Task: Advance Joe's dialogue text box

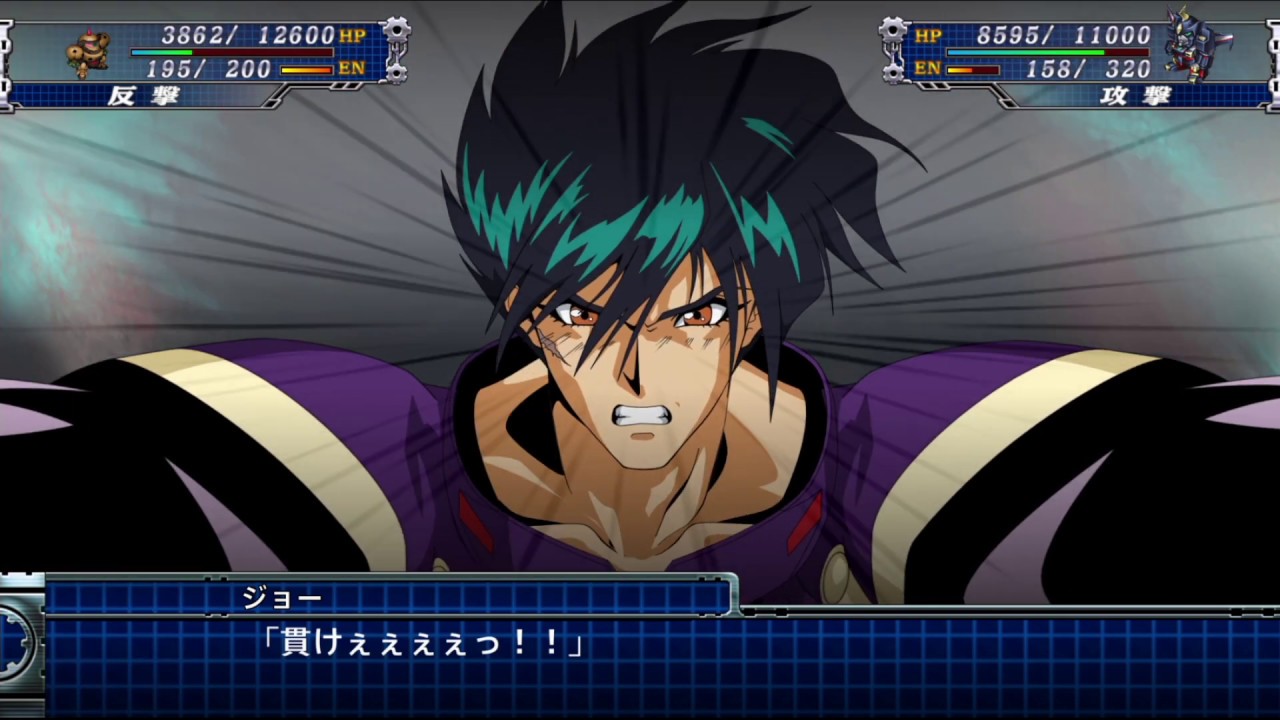Action: pyautogui.click(x=640, y=660)
